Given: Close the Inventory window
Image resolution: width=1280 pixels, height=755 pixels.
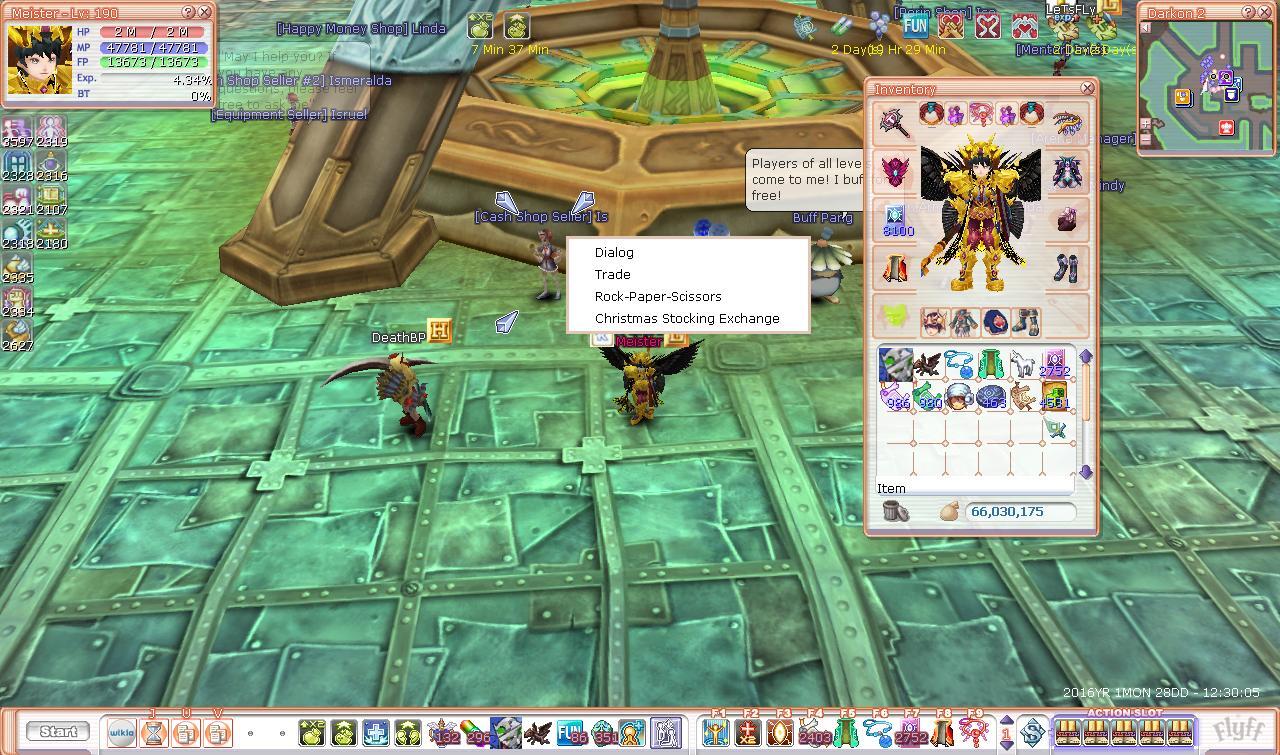Looking at the screenshot, I should [x=1087, y=89].
